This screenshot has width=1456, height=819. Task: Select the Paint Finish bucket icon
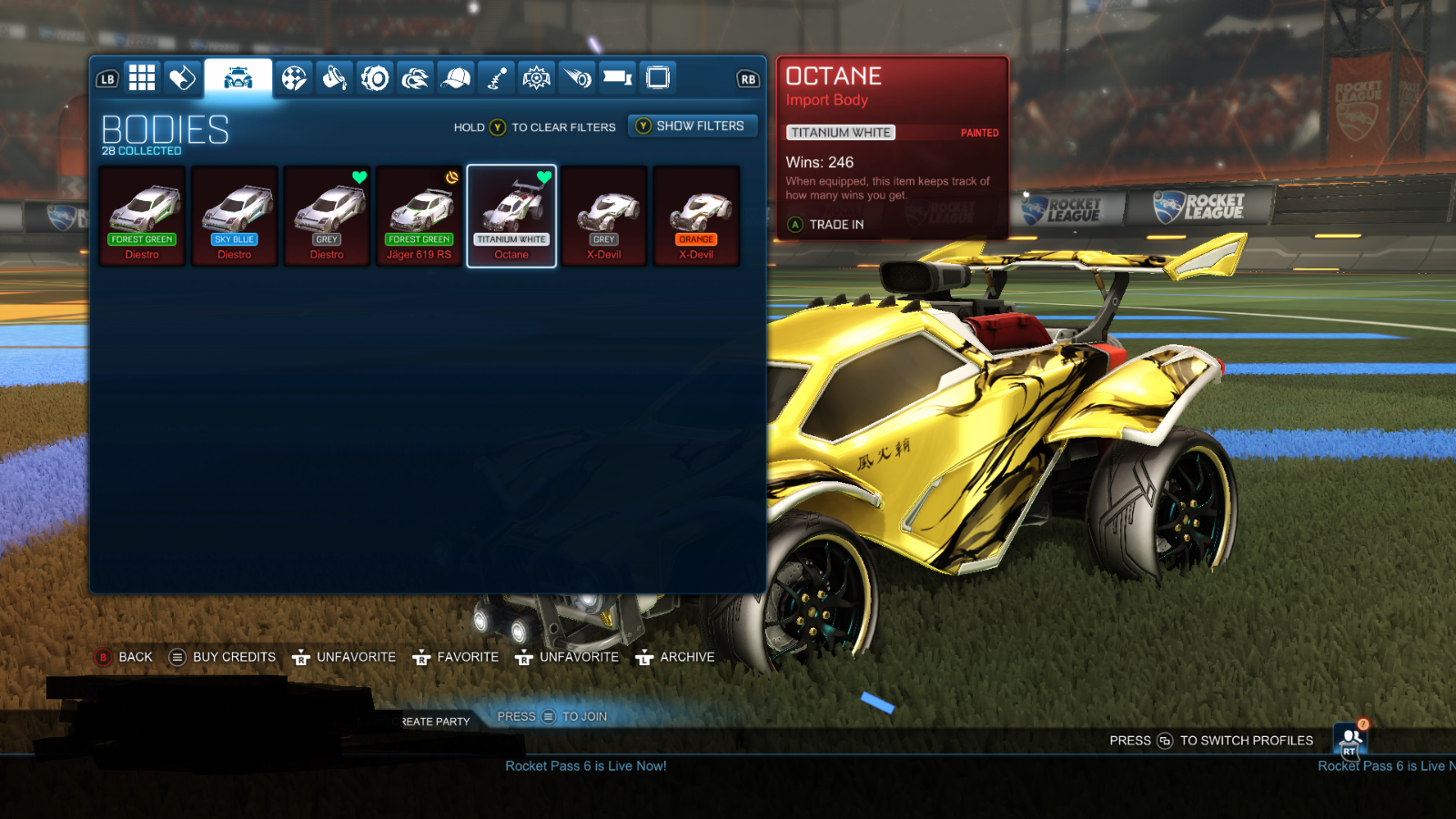(334, 78)
